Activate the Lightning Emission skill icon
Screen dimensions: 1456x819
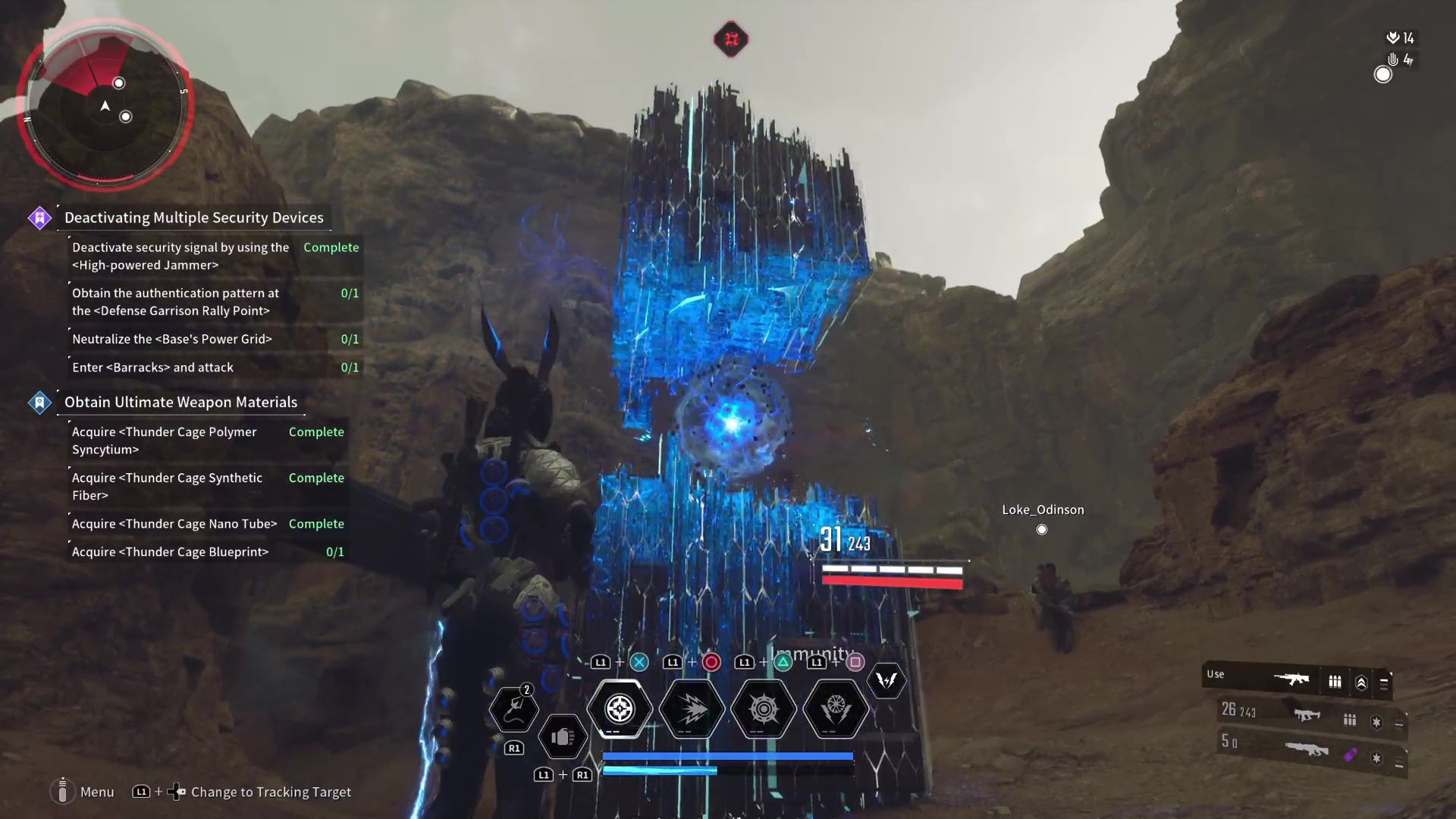pyautogui.click(x=691, y=709)
